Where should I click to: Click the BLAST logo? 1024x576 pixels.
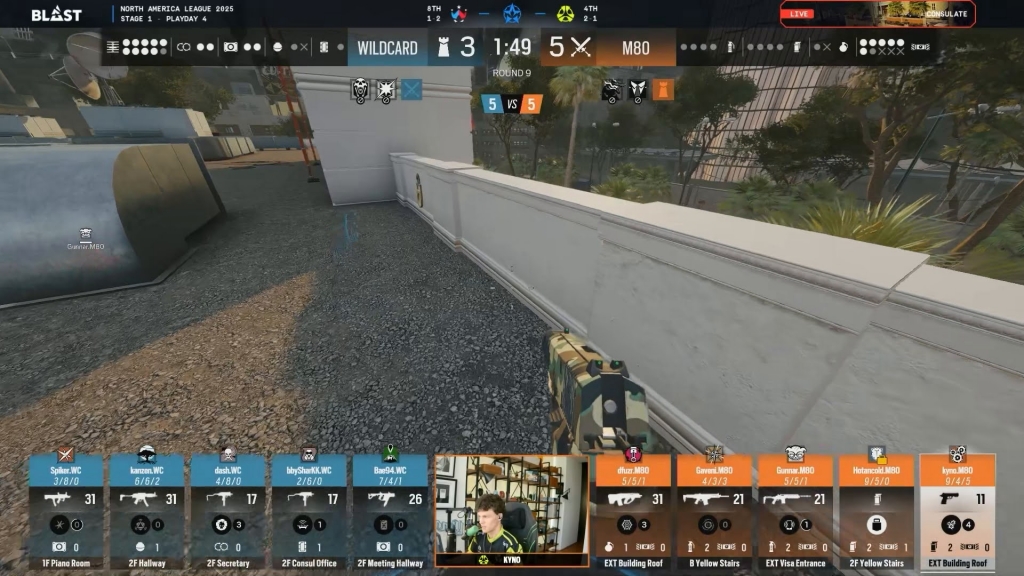(56, 15)
